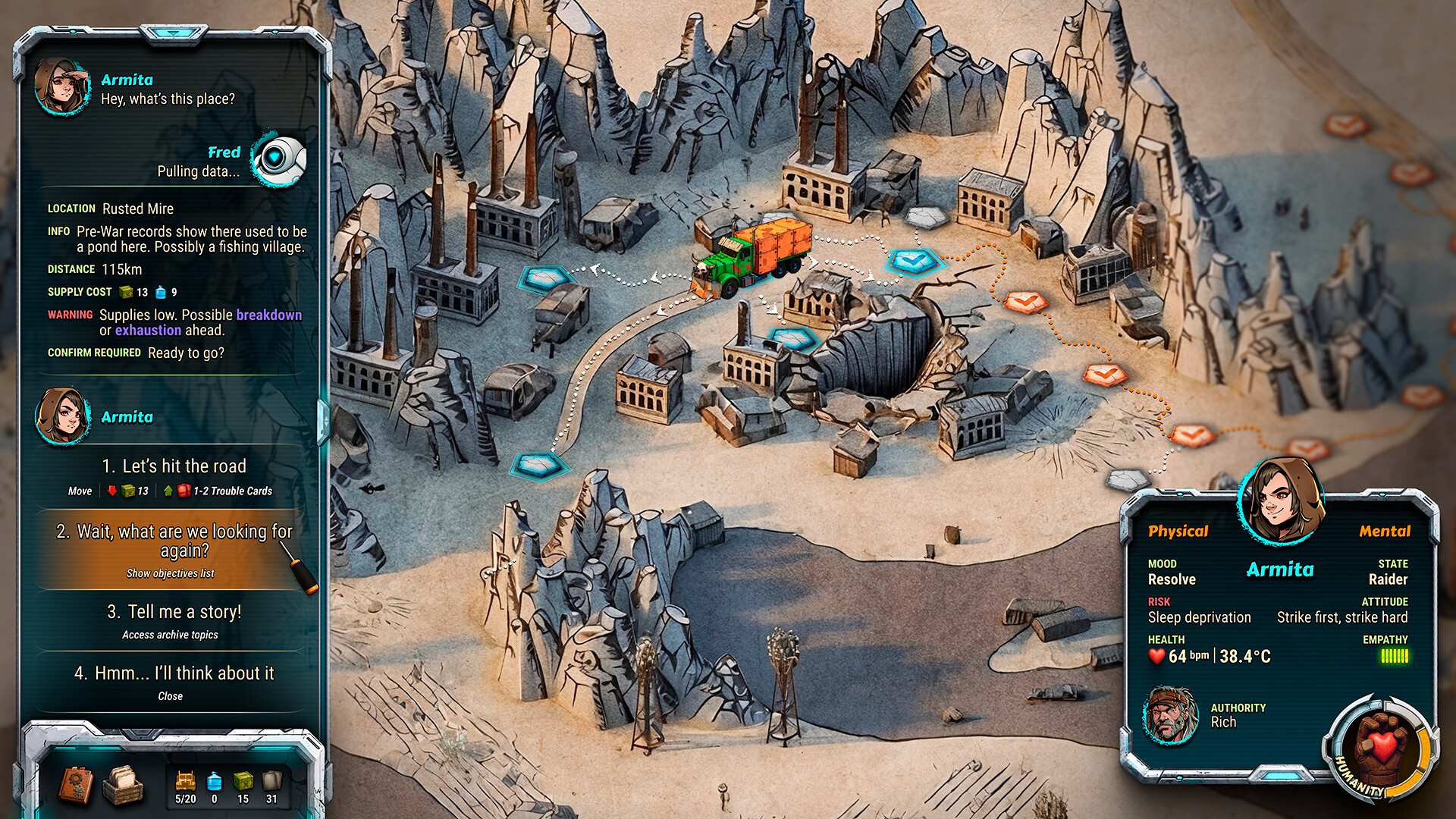The image size is (1456, 819).
Task: Open the crate of cards inventory icon
Action: 124,785
